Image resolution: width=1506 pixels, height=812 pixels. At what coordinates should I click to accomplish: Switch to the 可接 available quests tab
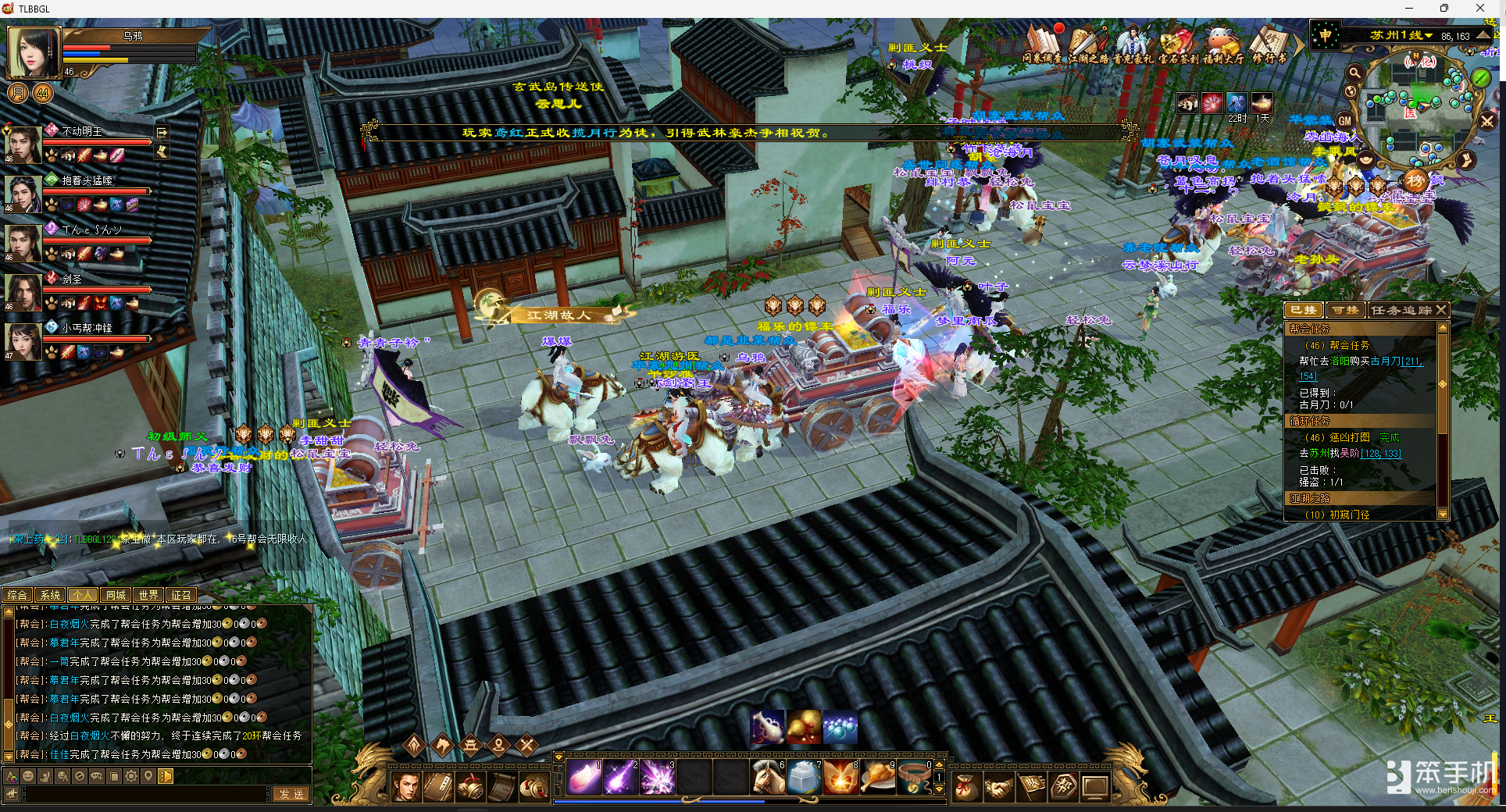pyautogui.click(x=1344, y=310)
